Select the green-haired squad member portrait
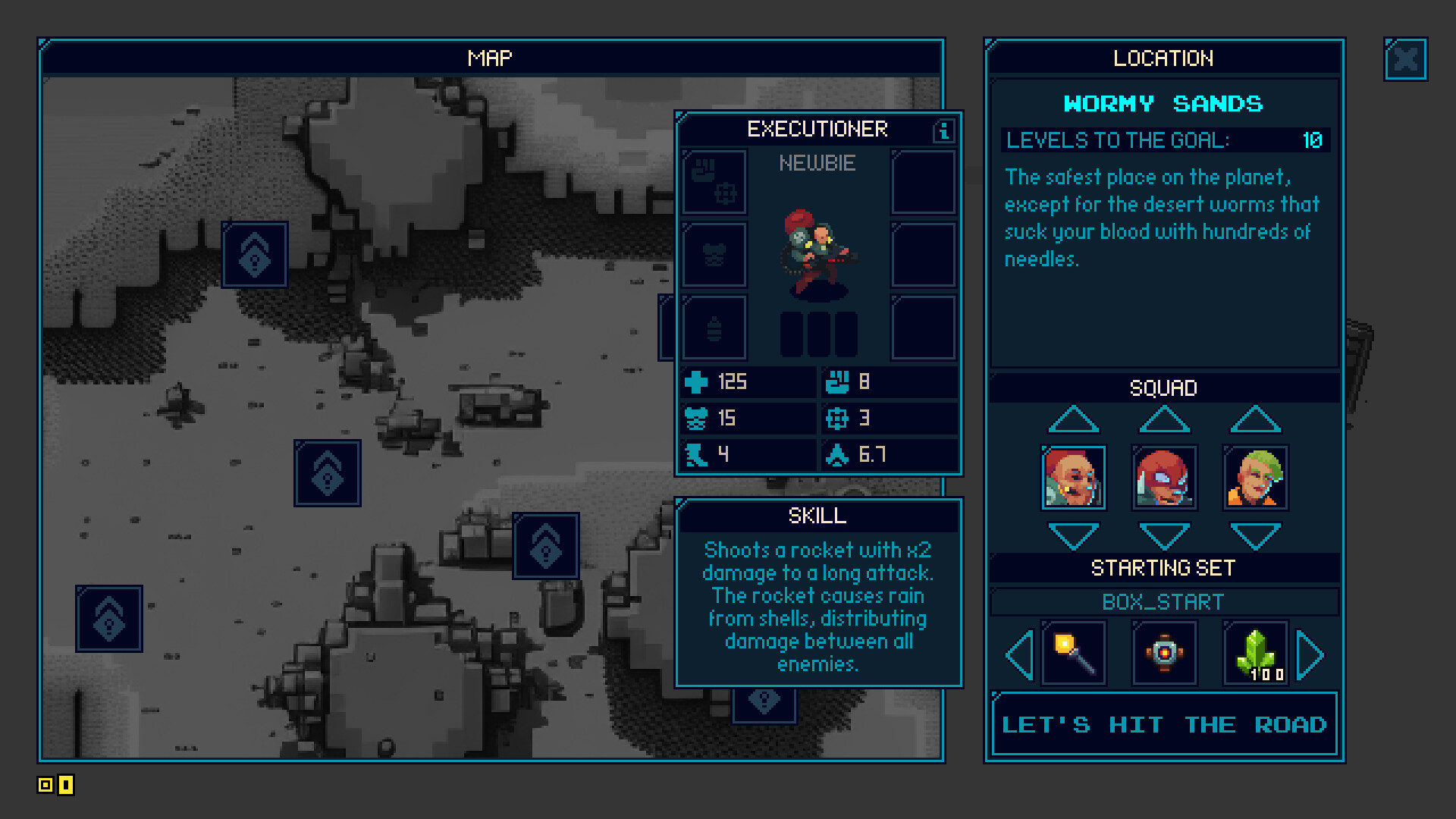This screenshot has width=1456, height=819. (1255, 478)
